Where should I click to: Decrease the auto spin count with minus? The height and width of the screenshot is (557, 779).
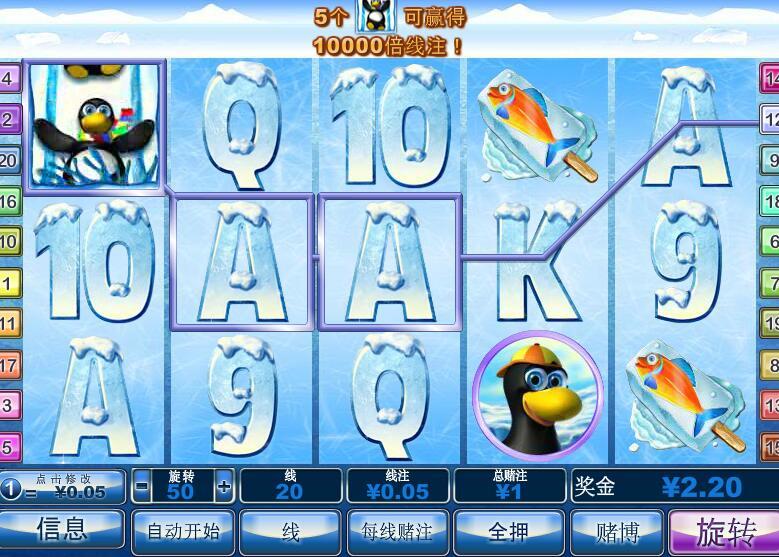(142, 487)
